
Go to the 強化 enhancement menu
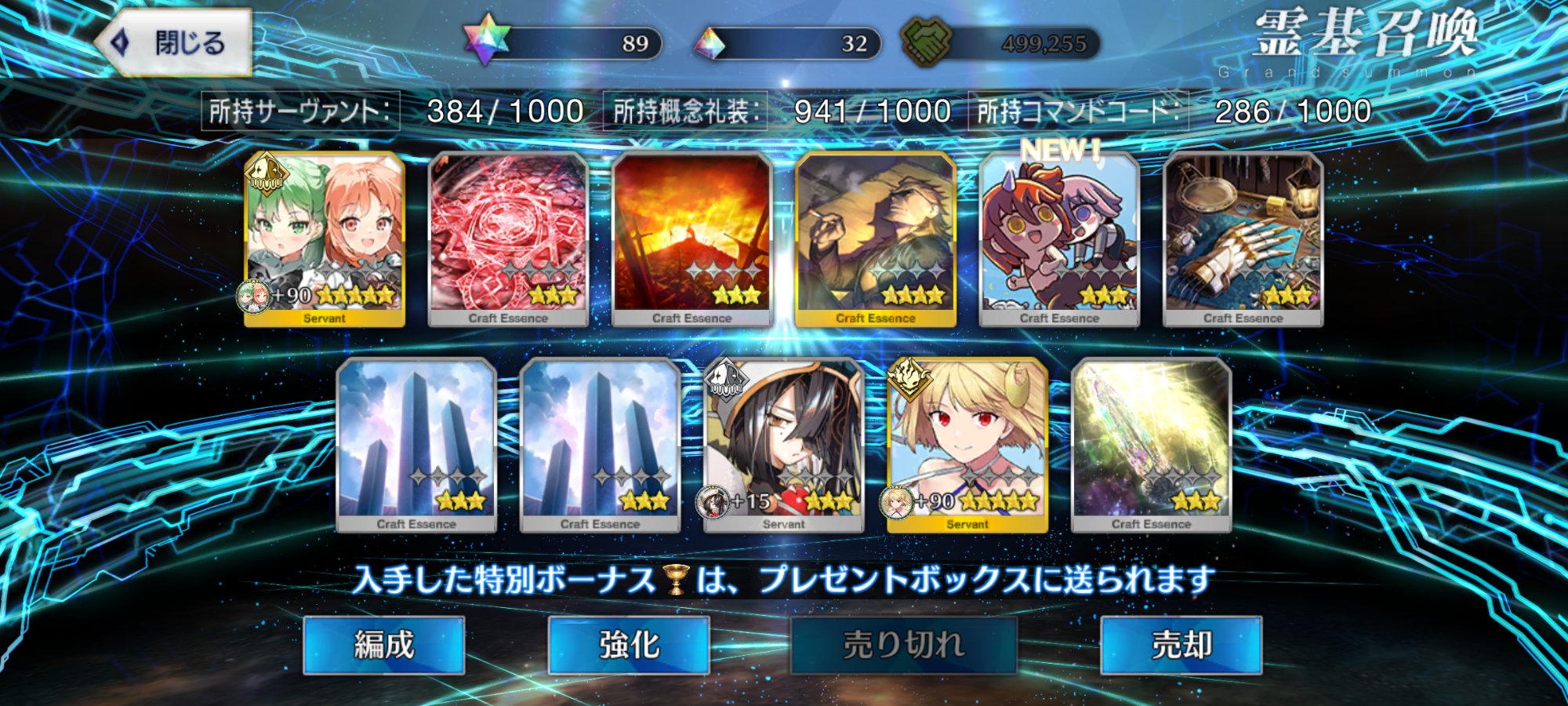[629, 645]
